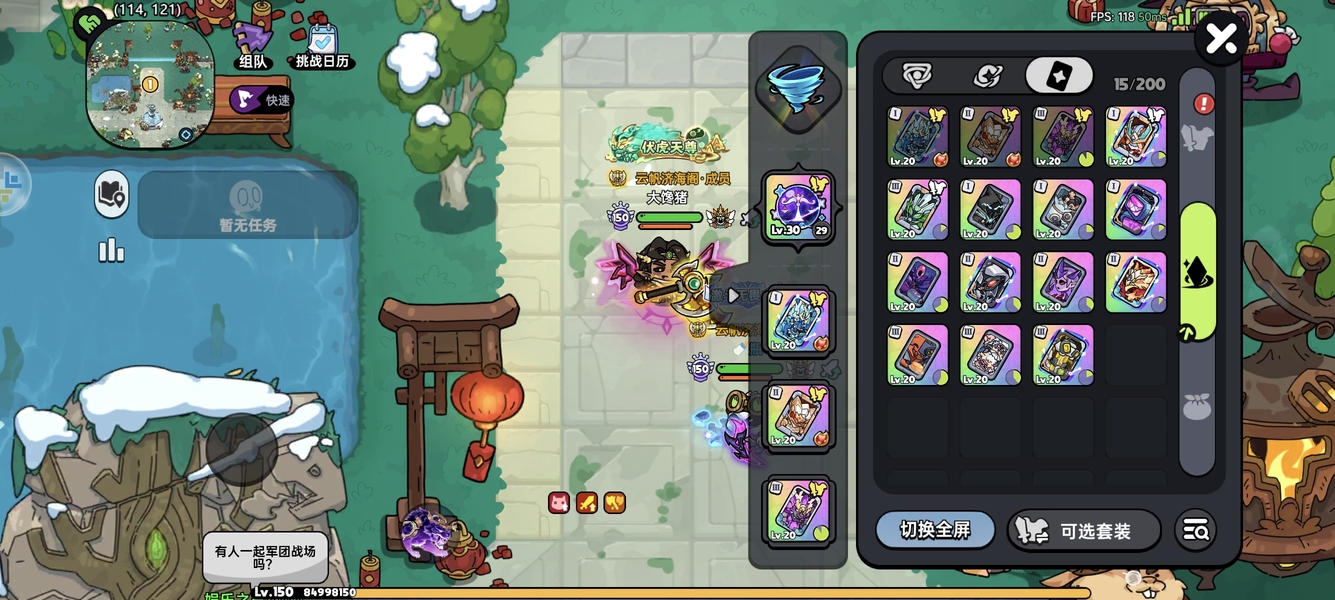Image resolution: width=1335 pixels, height=600 pixels.
Task: Toggle the 快速 quick button
Action: coord(261,100)
